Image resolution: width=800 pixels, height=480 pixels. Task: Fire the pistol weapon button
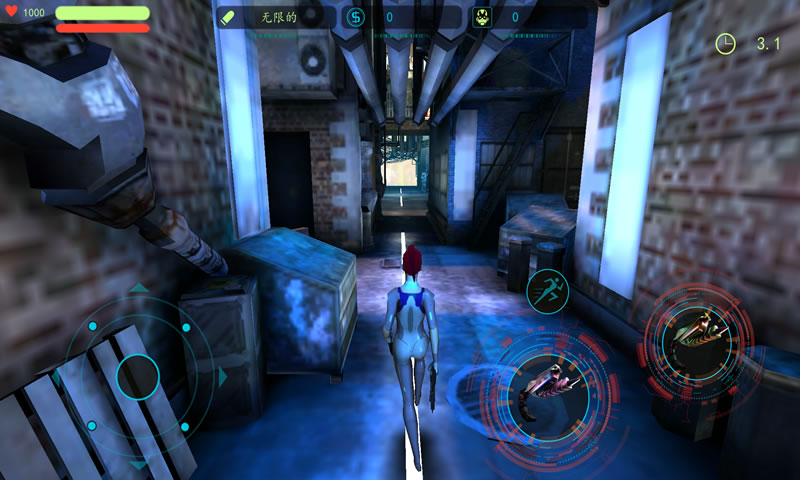click(547, 387)
